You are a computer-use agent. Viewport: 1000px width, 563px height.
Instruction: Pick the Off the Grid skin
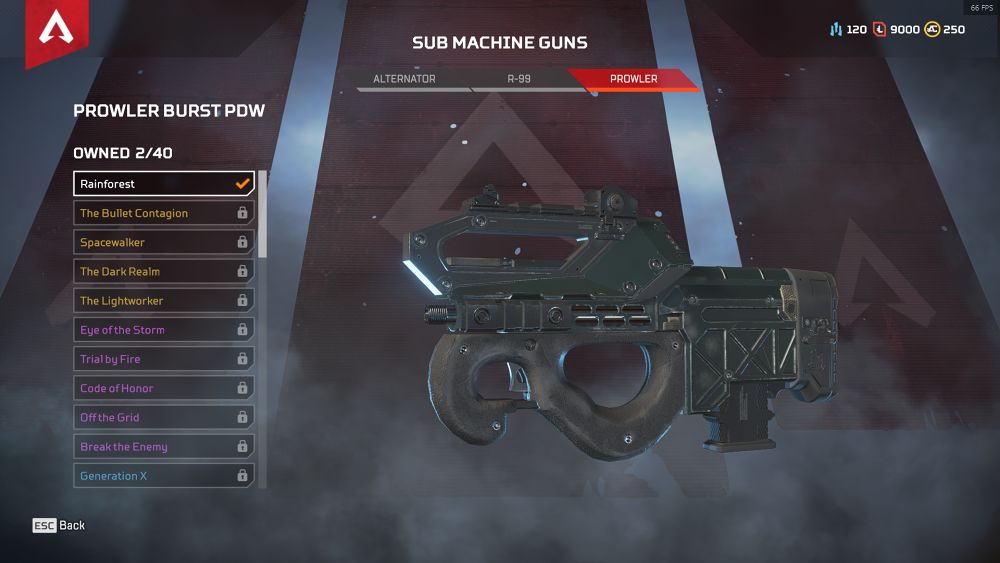point(164,417)
